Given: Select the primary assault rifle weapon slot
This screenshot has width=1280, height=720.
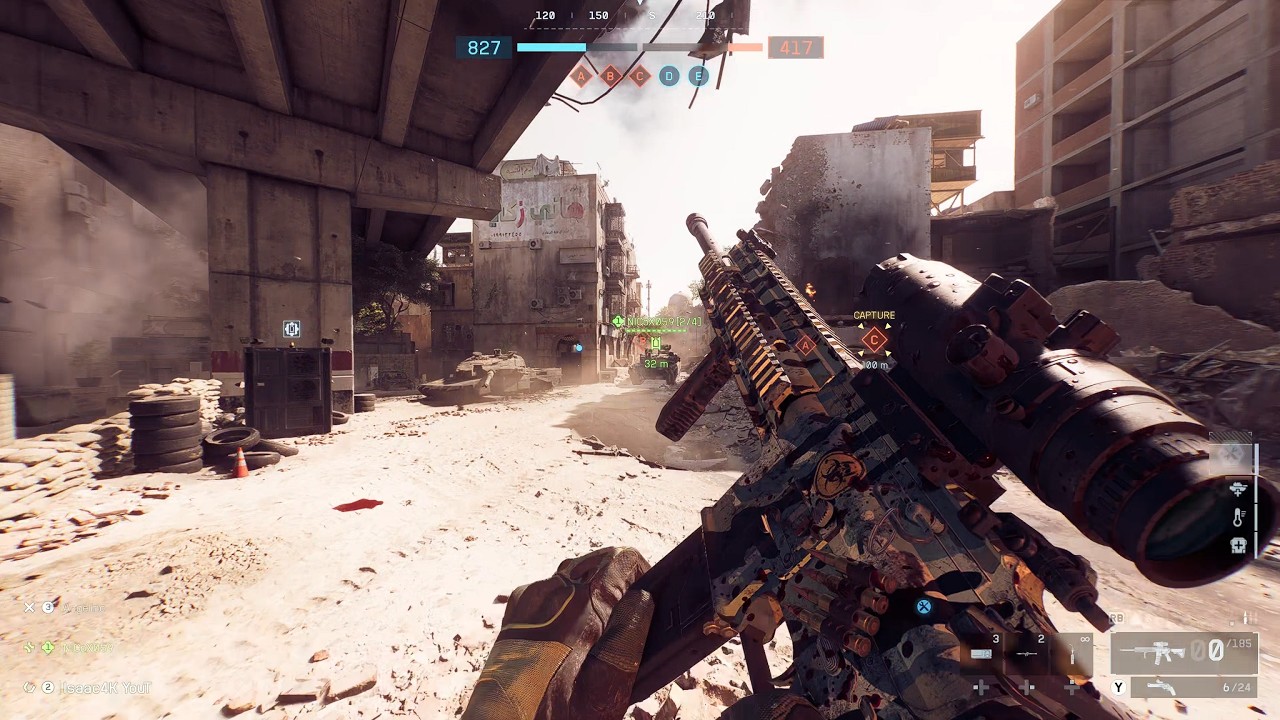Looking at the screenshot, I should pos(1183,652).
